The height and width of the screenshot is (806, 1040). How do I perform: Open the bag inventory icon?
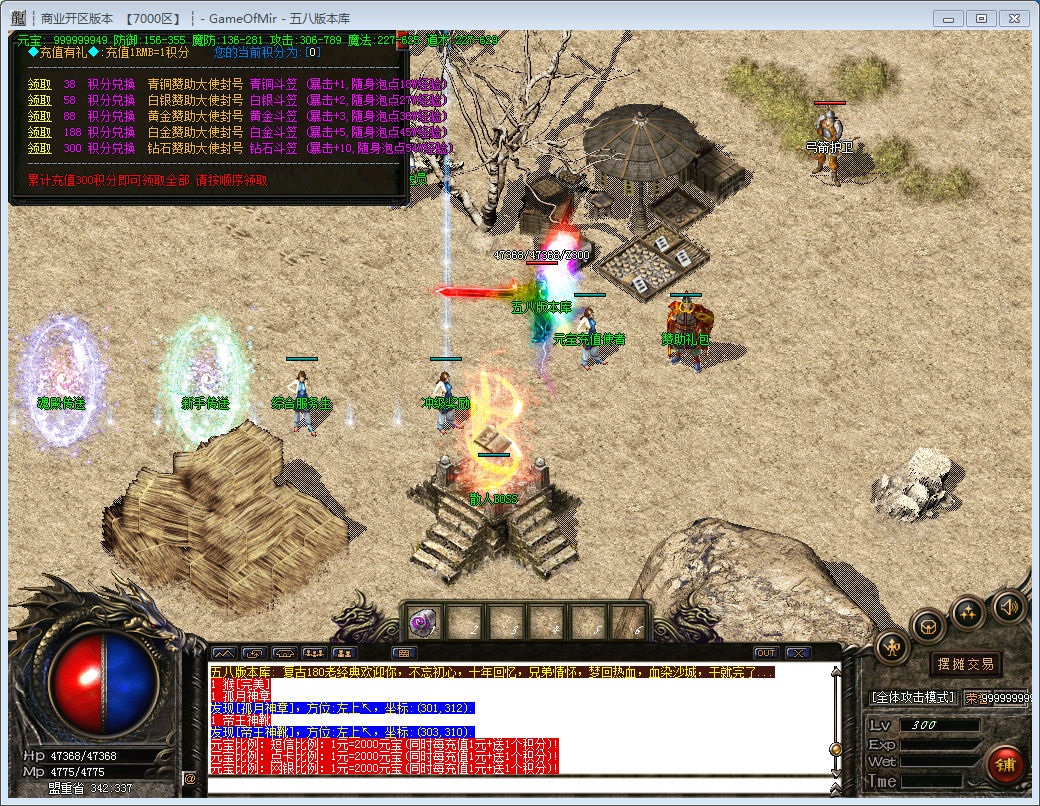(x=929, y=627)
